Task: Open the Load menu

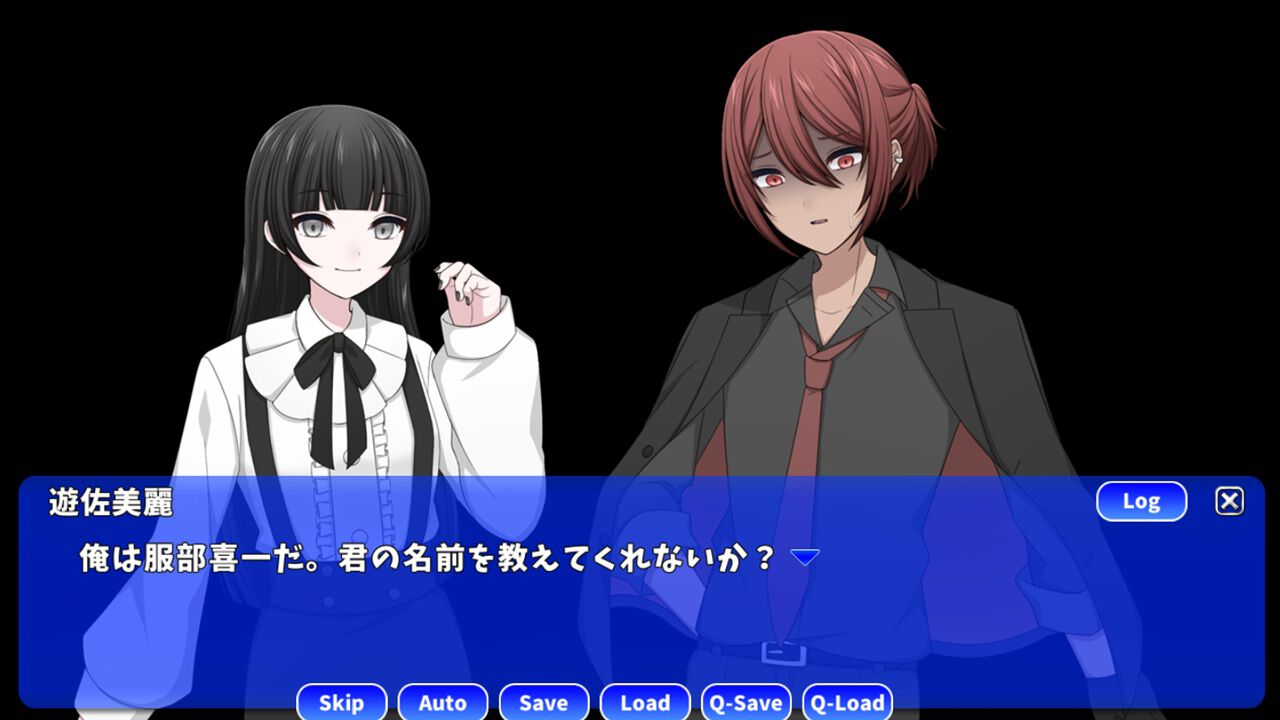Action: tap(645, 702)
